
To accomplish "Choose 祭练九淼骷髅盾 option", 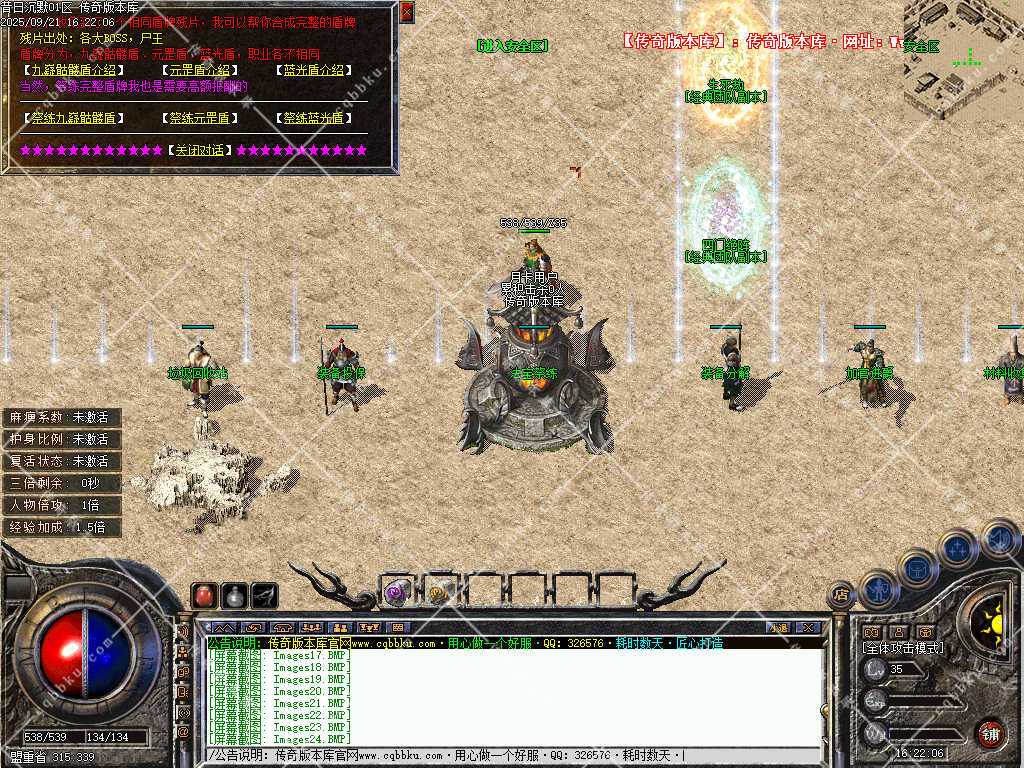I will (x=73, y=118).
